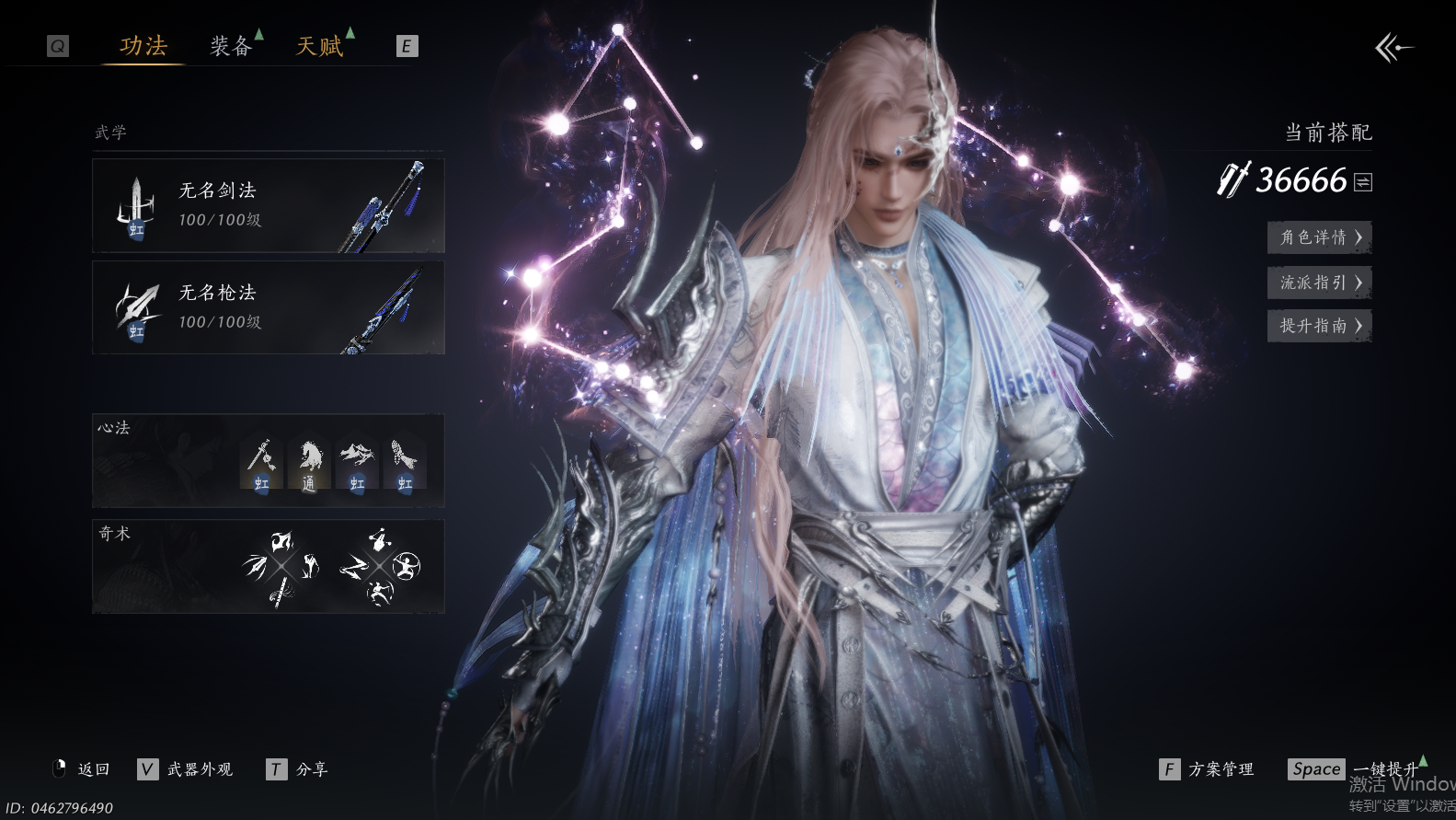Open the 提升指南 upgrade guide
Screen dimensions: 1456x820
click(x=1319, y=326)
